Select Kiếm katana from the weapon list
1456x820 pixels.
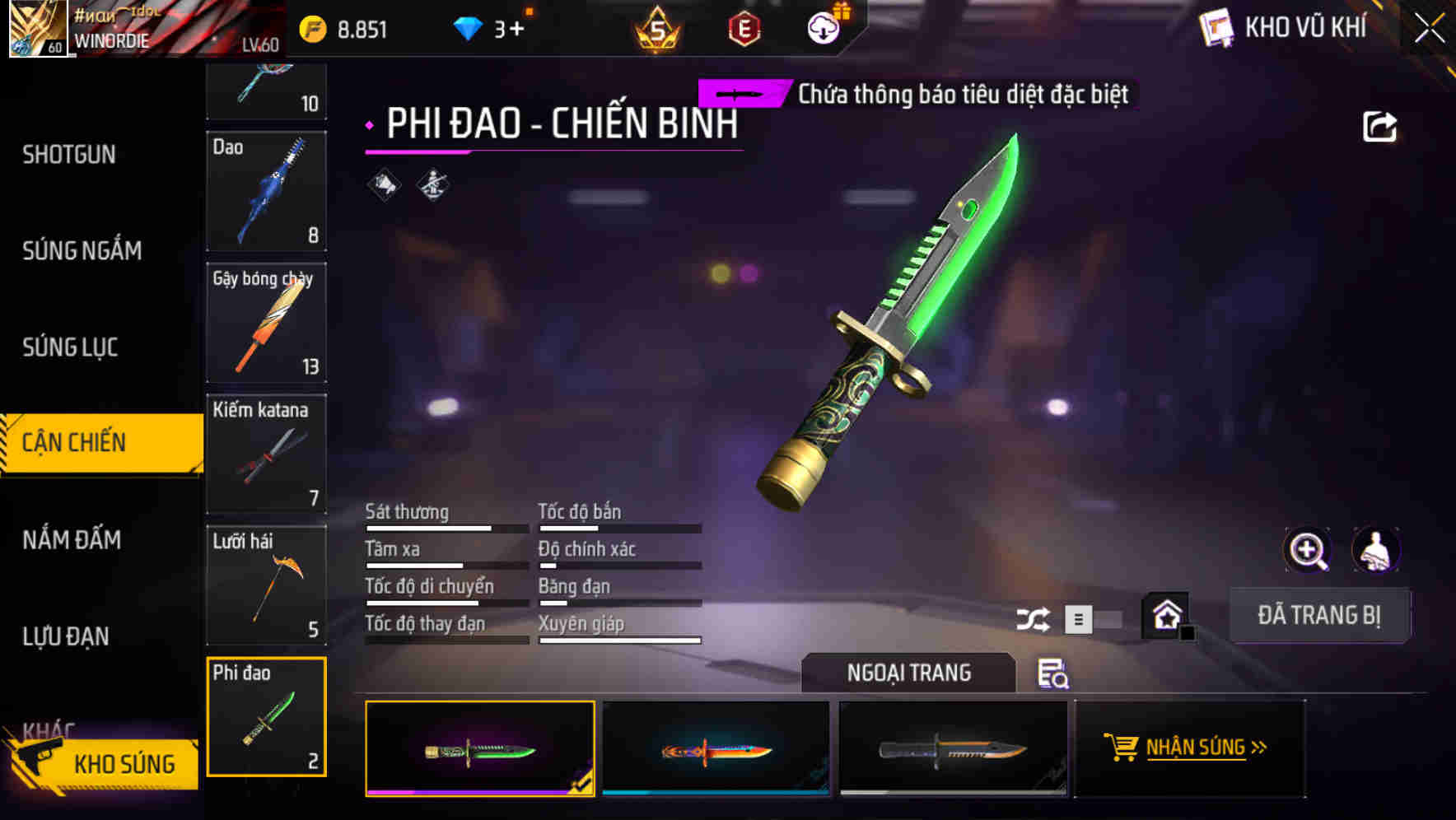click(266, 454)
